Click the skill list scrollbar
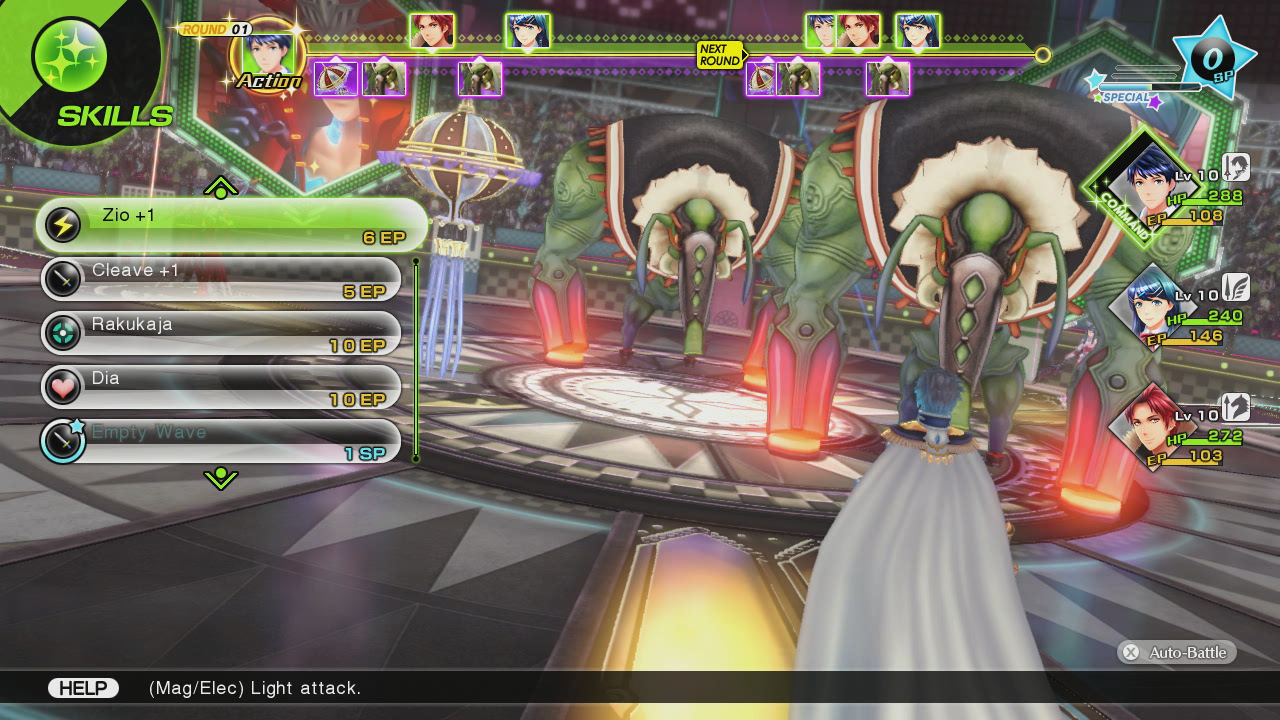1280x720 pixels. (416, 360)
